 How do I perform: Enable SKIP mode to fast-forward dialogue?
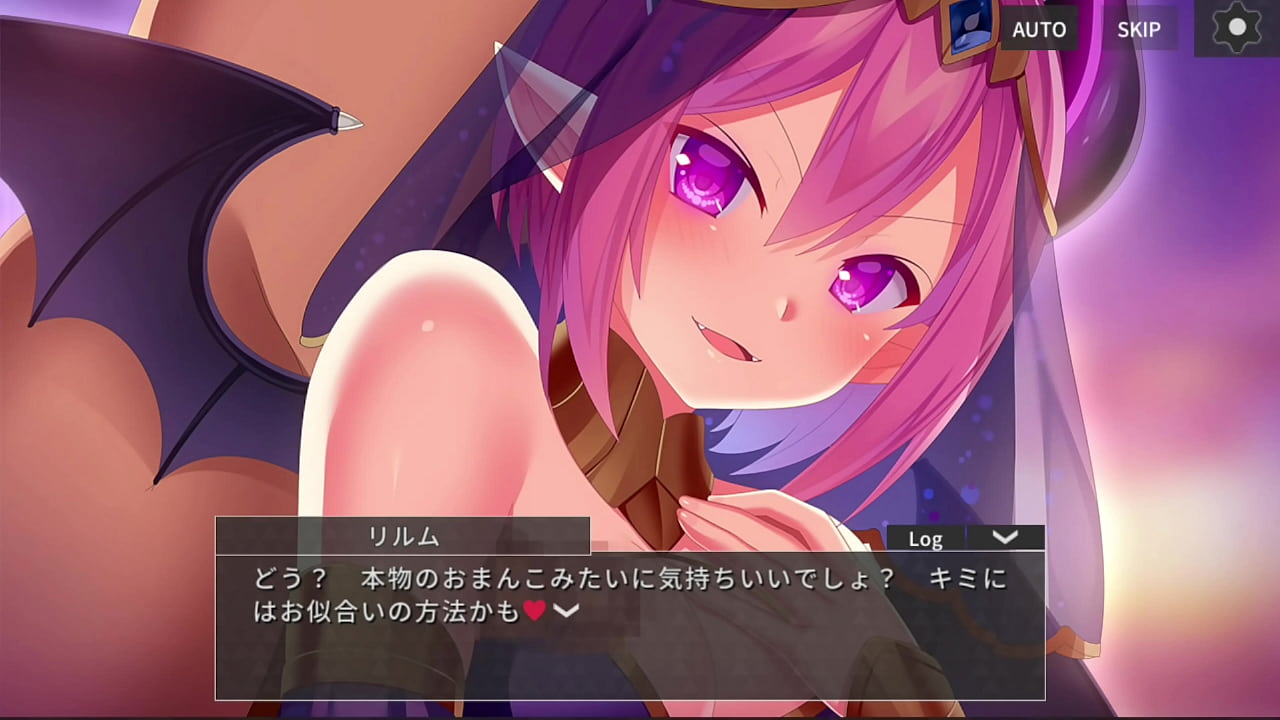(1140, 29)
